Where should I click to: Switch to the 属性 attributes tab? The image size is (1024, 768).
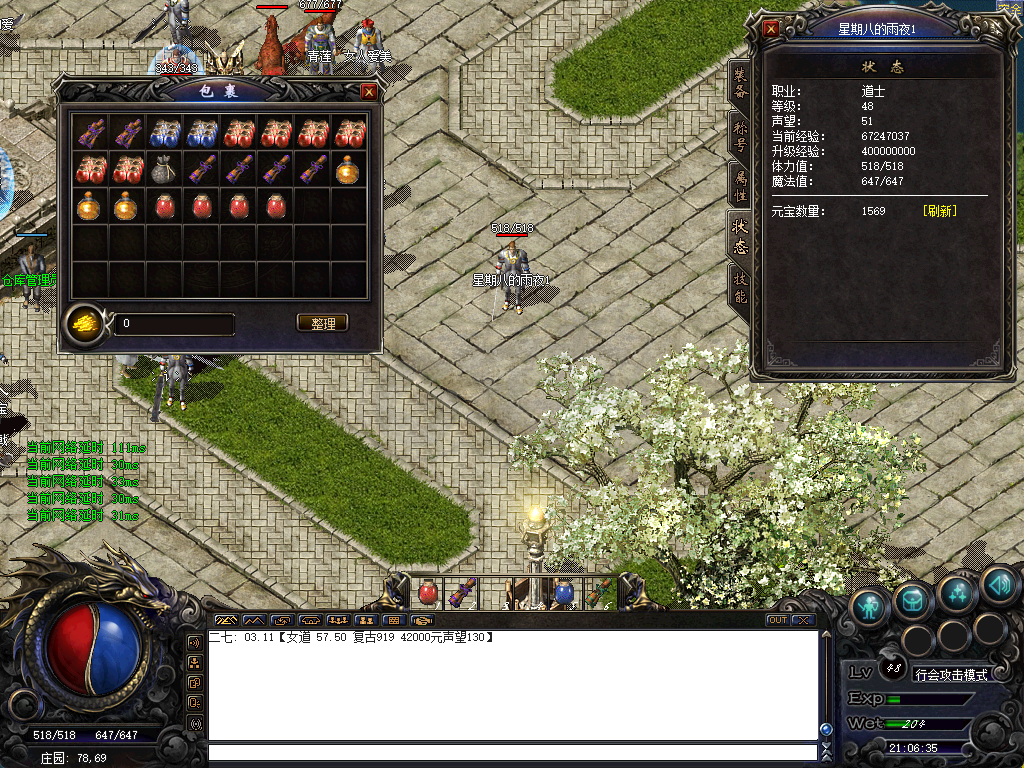[x=739, y=187]
